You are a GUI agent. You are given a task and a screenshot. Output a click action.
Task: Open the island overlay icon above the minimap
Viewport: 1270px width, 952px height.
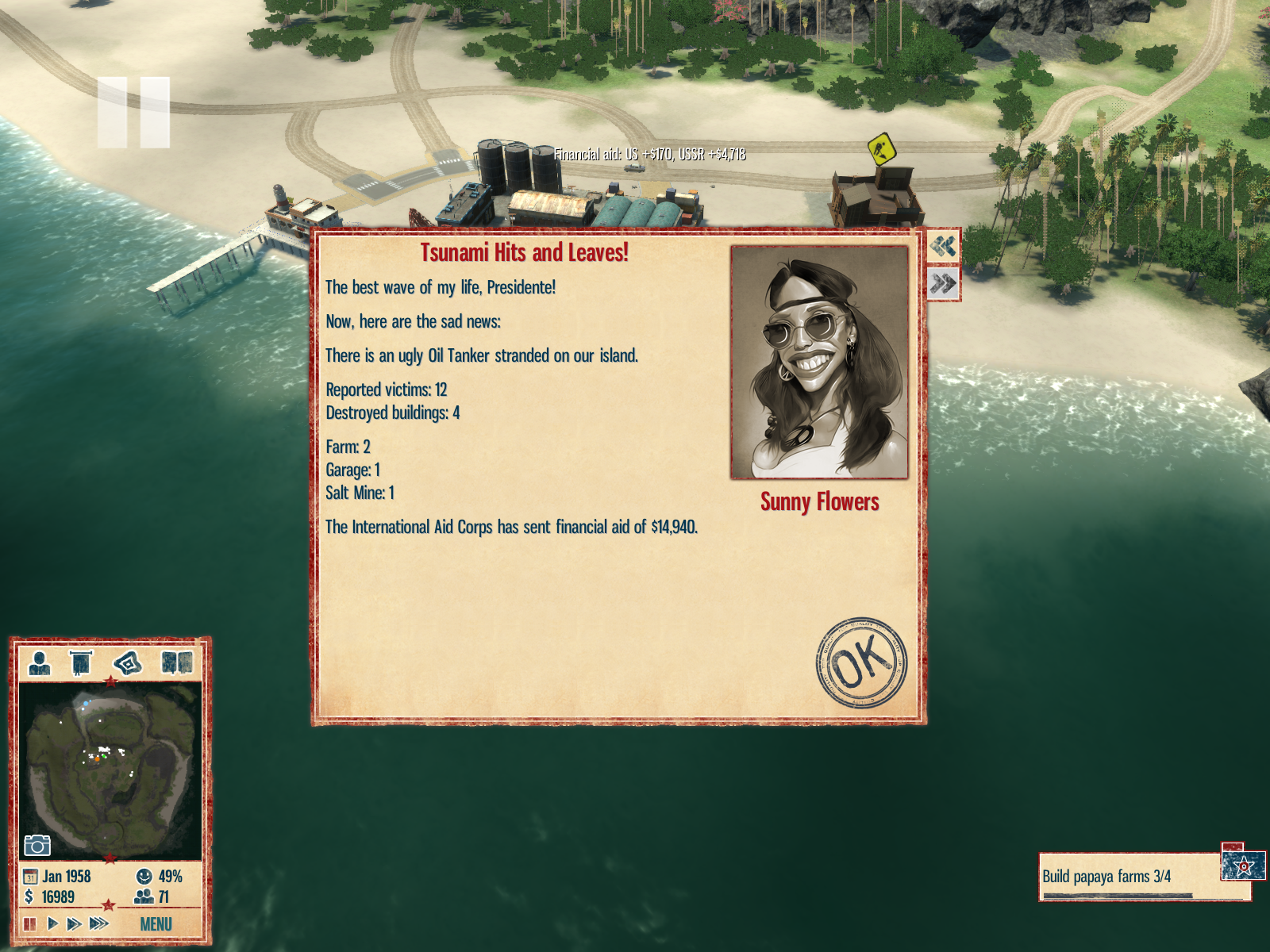pos(128,662)
